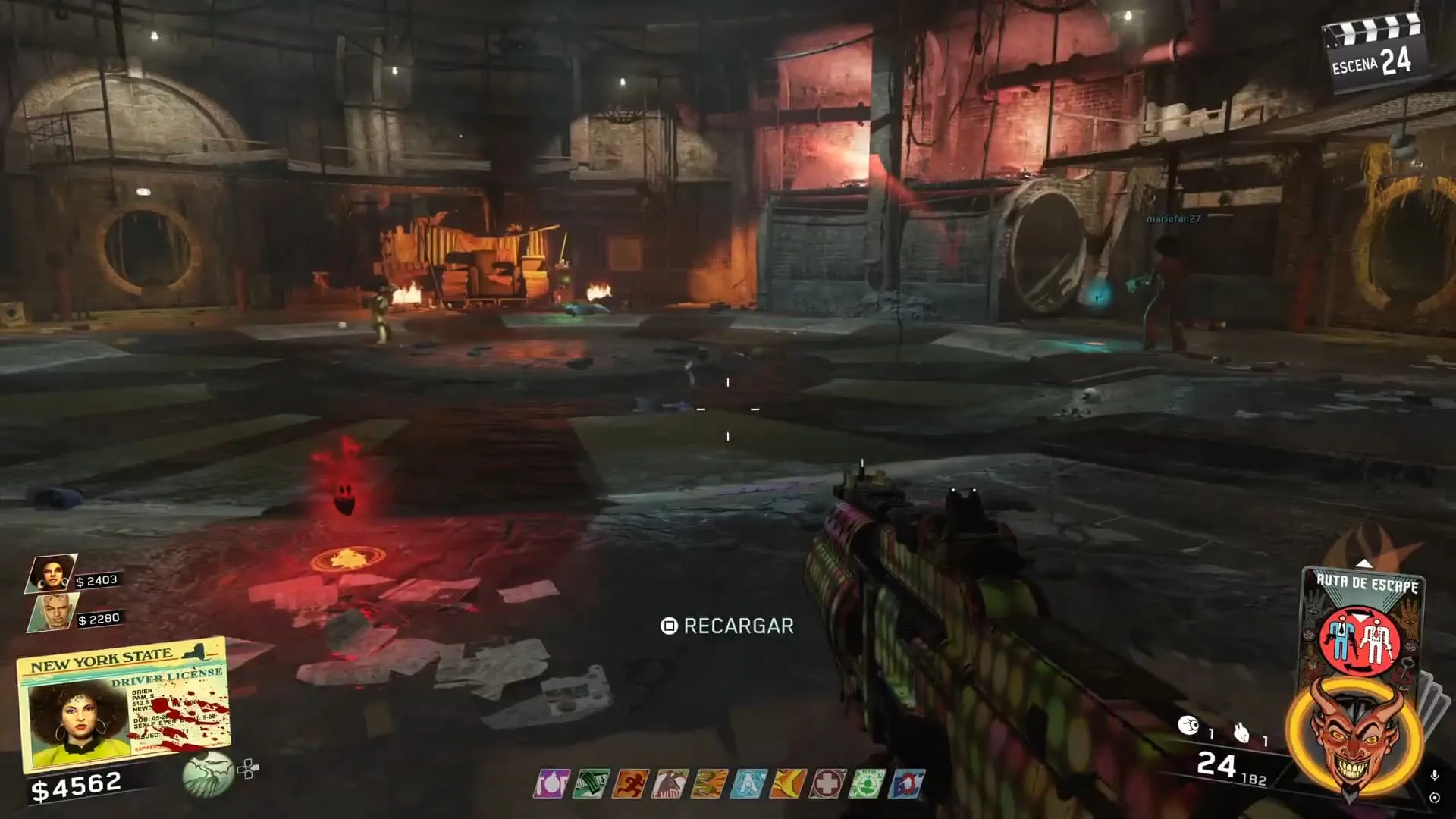This screenshot has width=1456, height=819.
Task: Select the grey-haired teammate portrait
Action: click(x=53, y=612)
